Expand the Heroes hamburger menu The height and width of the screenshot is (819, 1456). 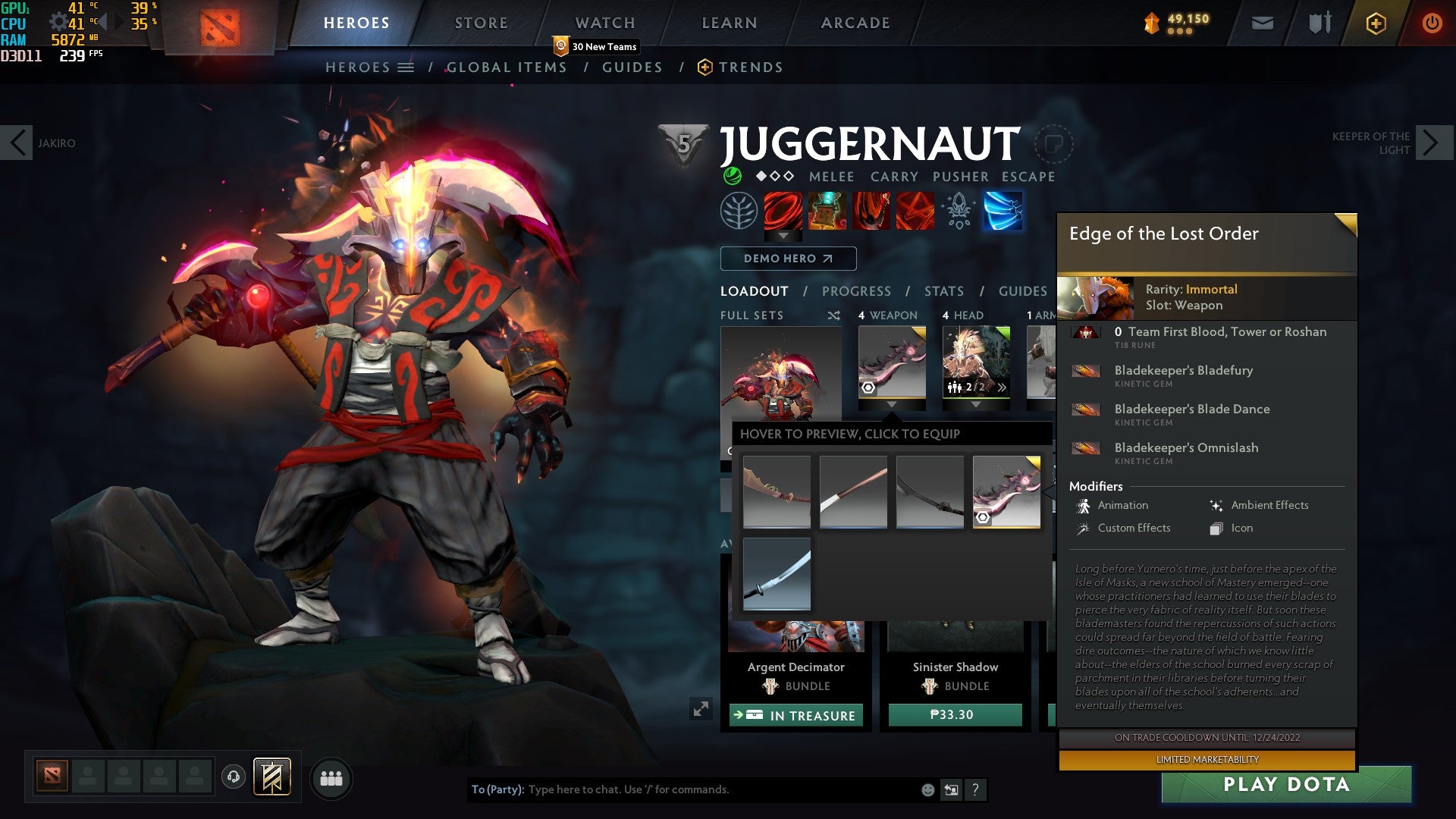tap(406, 67)
